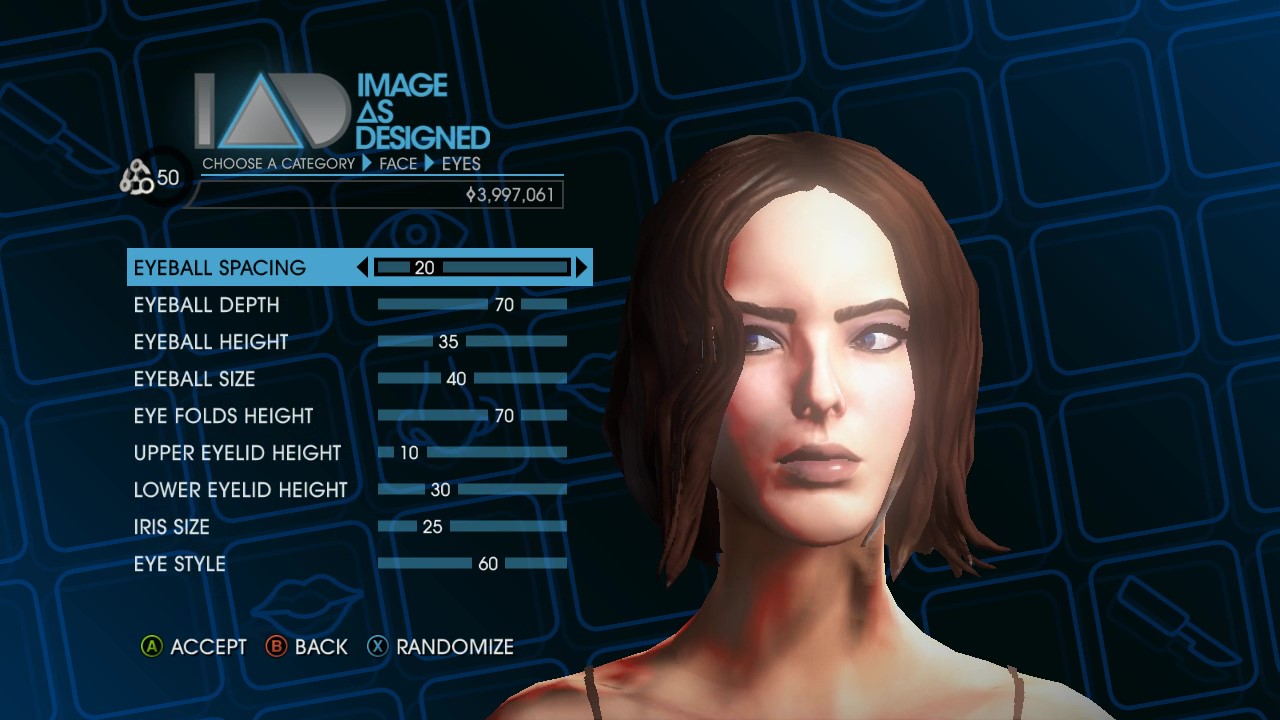The height and width of the screenshot is (720, 1280).
Task: Highlight the Eyeball Size option
Action: pyautogui.click(x=195, y=379)
